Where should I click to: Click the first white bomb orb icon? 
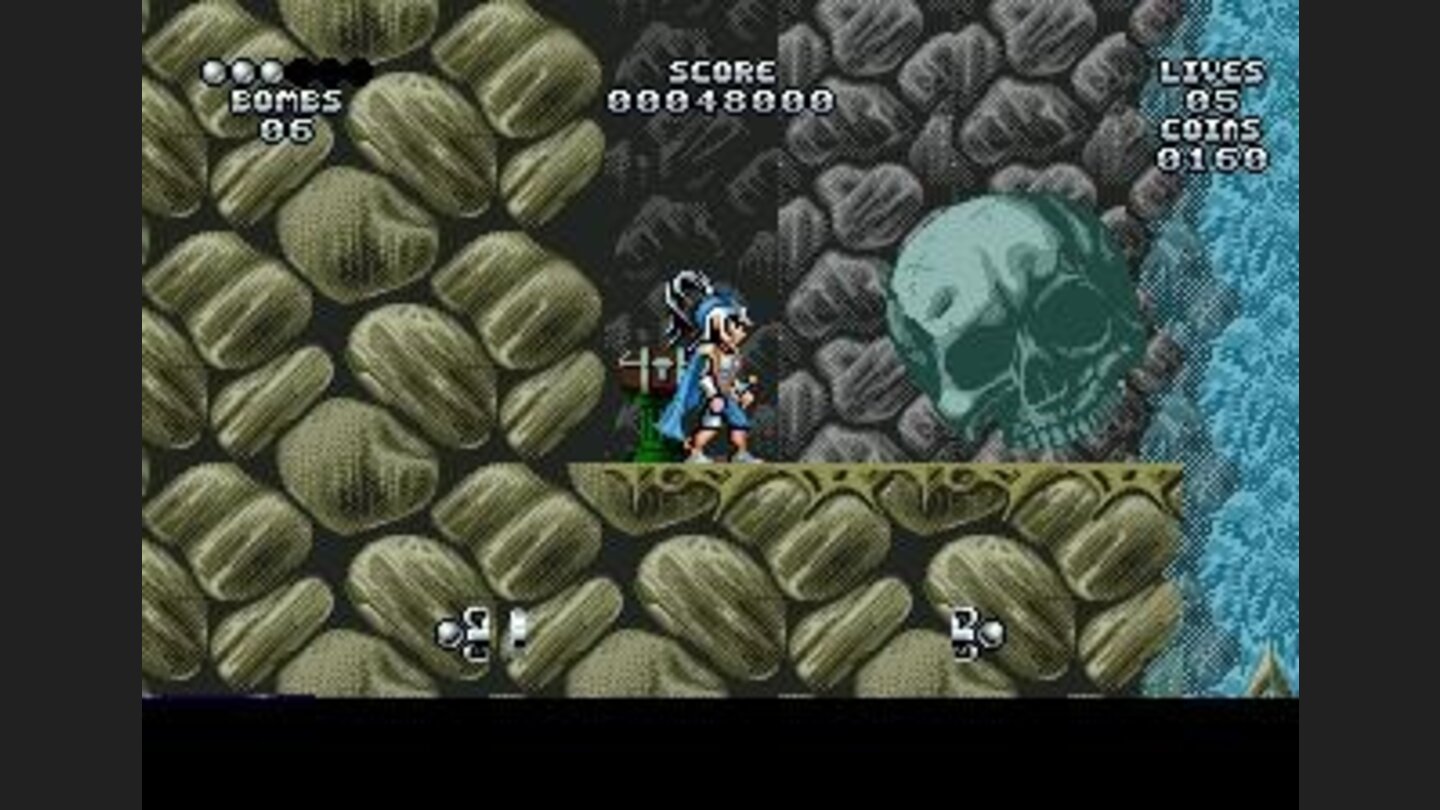coord(213,71)
